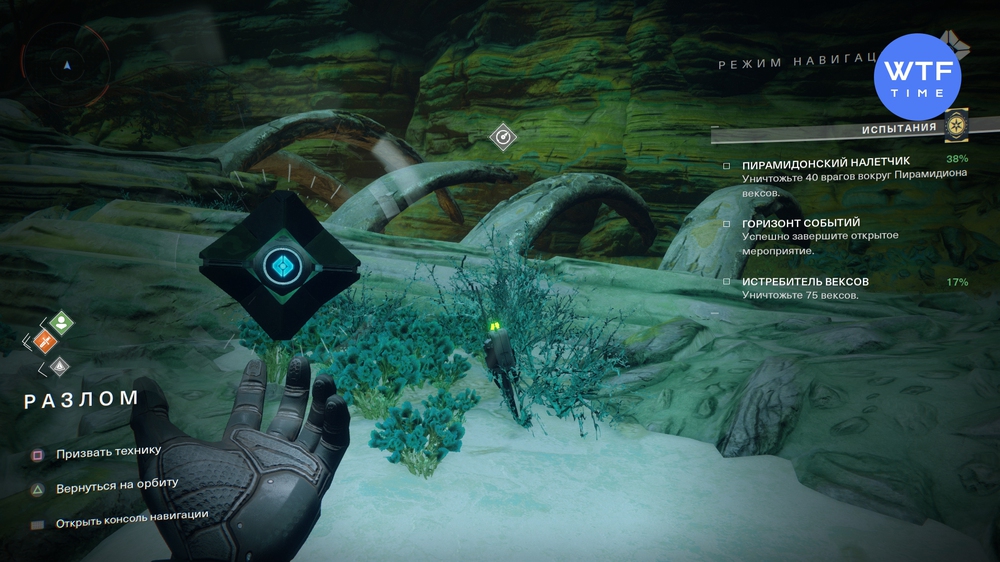The width and height of the screenshot is (1000, 562).
Task: Click the gray ship diamond icon
Action: click(x=60, y=366)
